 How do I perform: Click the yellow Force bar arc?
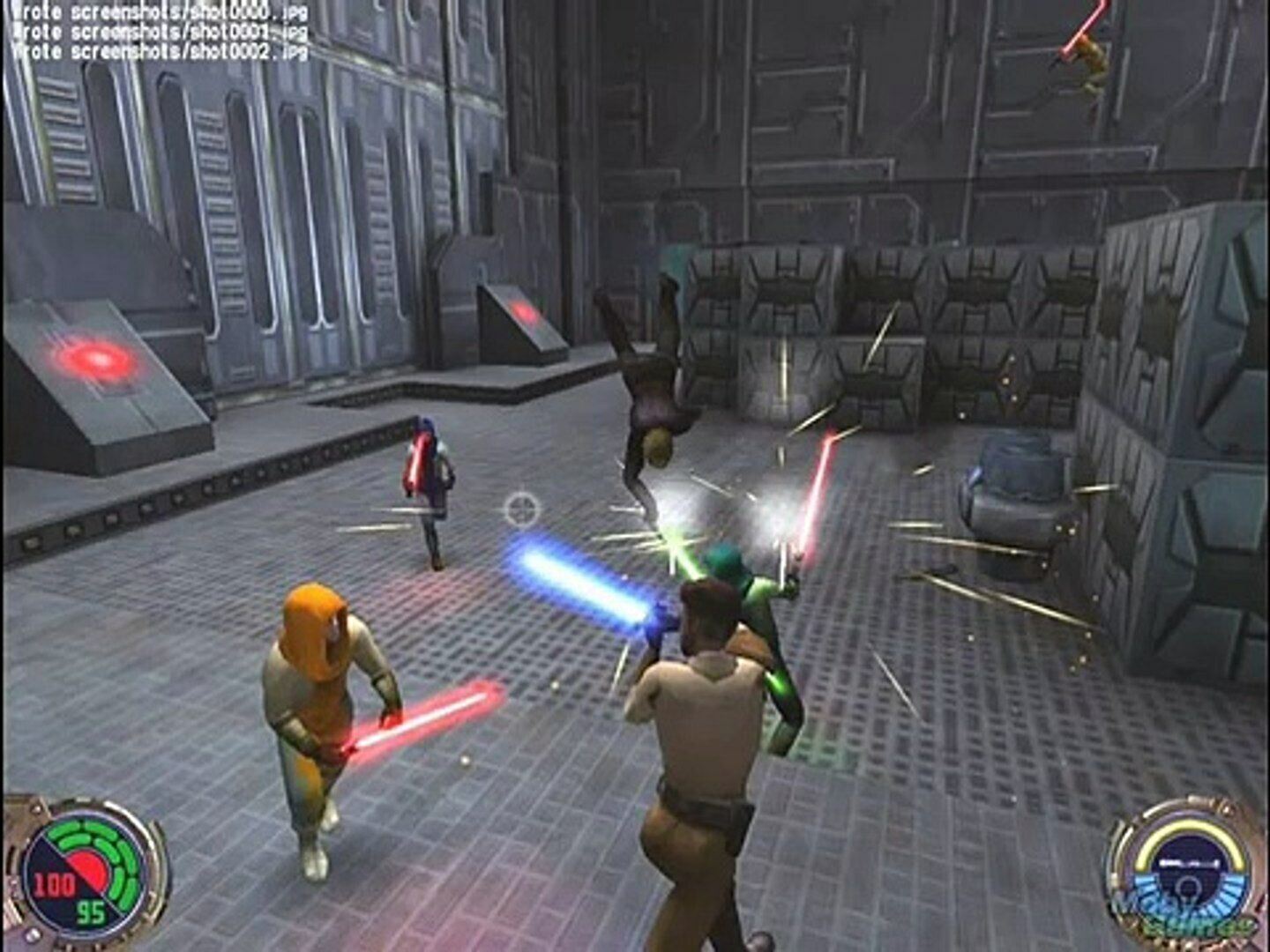tap(1187, 827)
